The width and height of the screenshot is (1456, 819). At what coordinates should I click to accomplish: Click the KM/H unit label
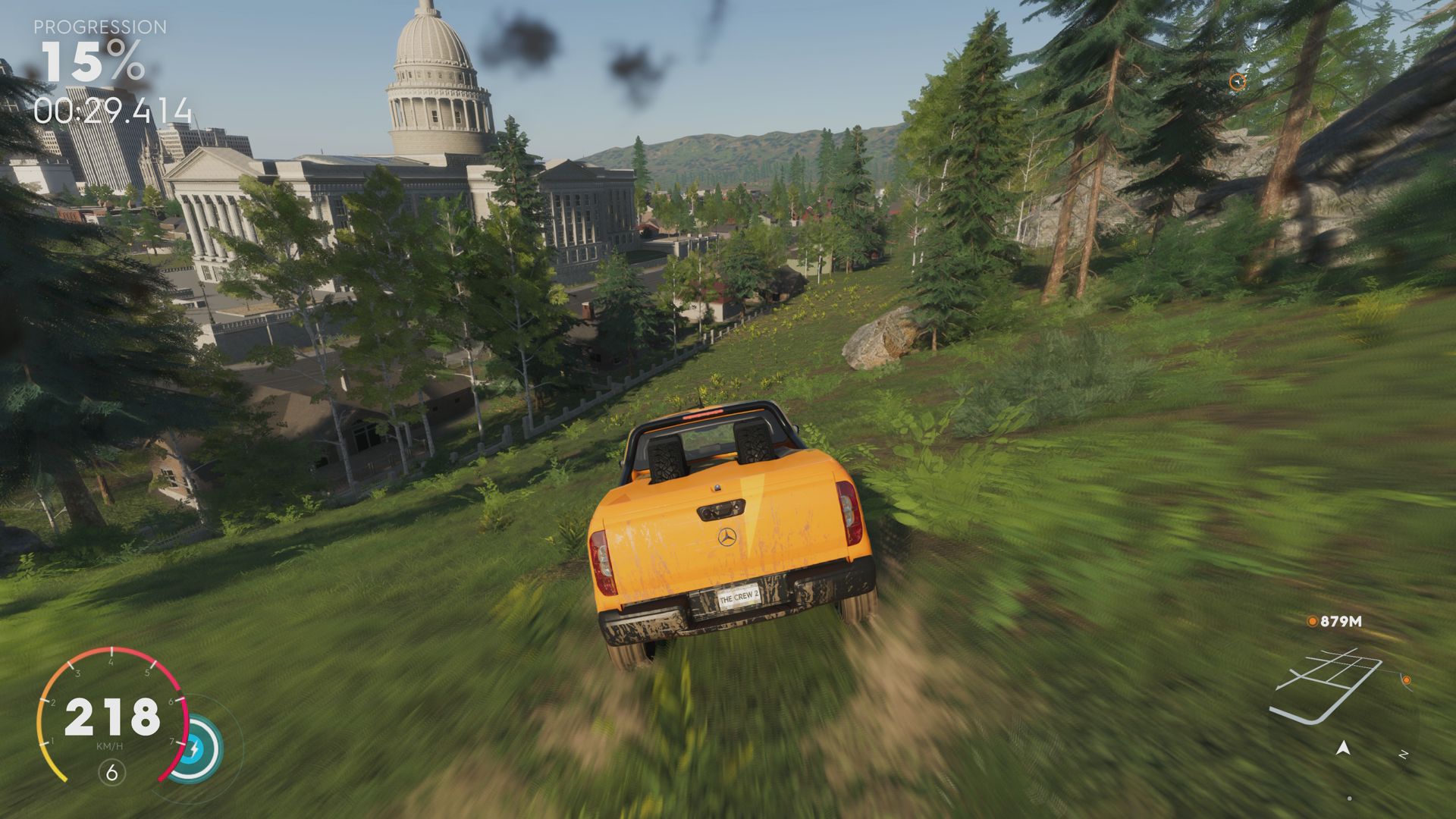111,745
